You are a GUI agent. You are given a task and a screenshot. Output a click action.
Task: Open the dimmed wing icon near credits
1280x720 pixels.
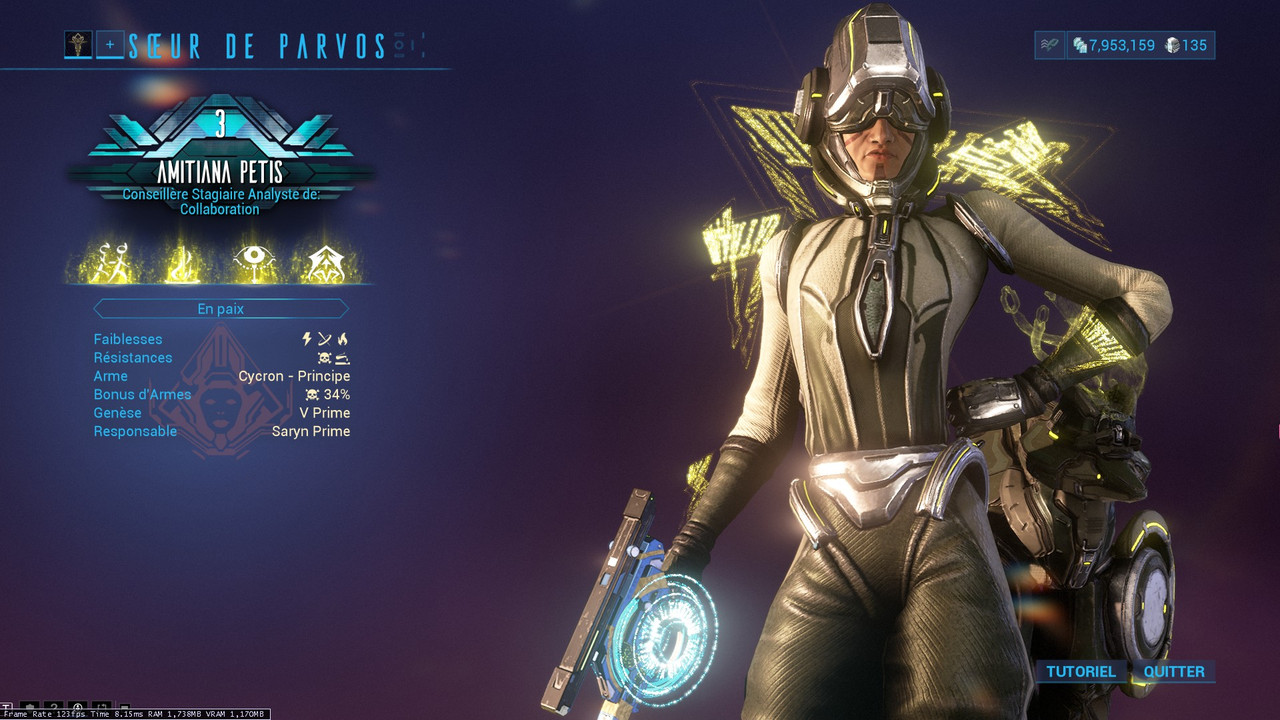[x=1049, y=45]
